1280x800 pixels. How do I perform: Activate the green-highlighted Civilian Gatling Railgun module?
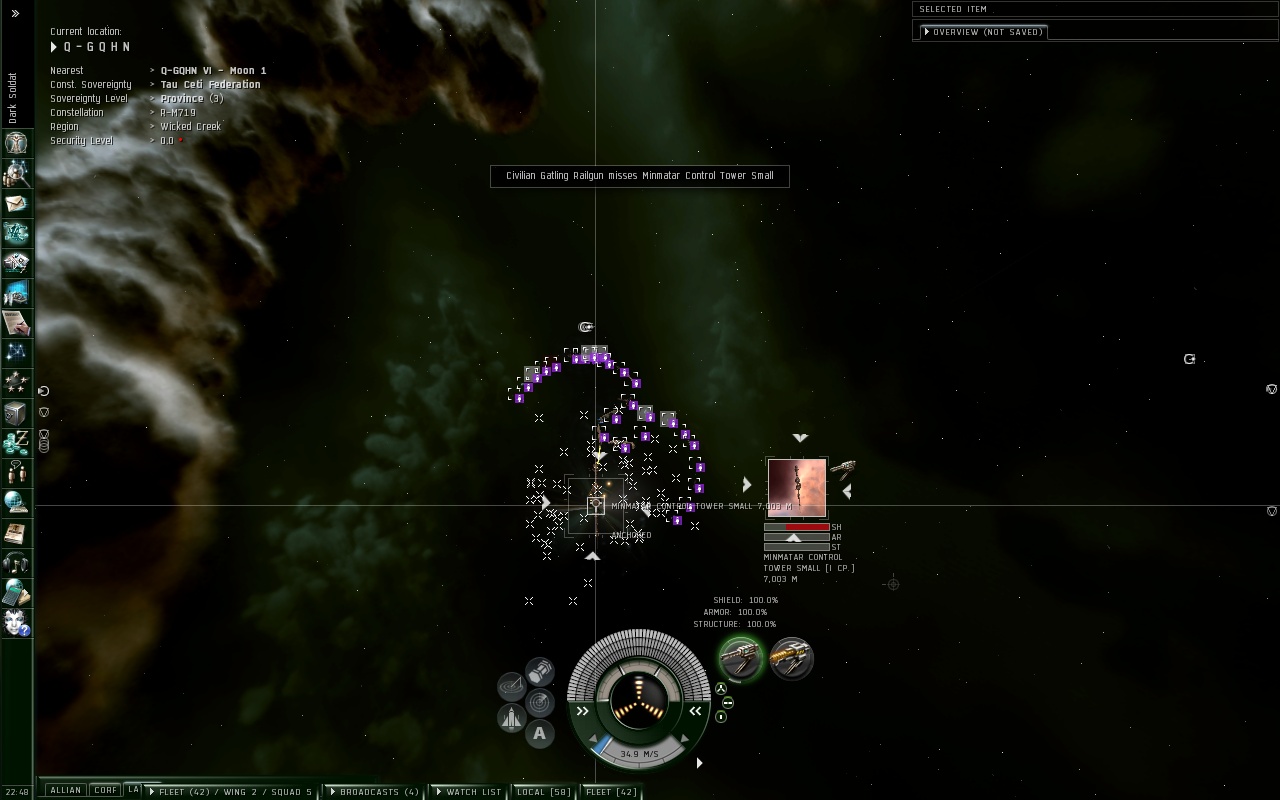click(x=741, y=658)
